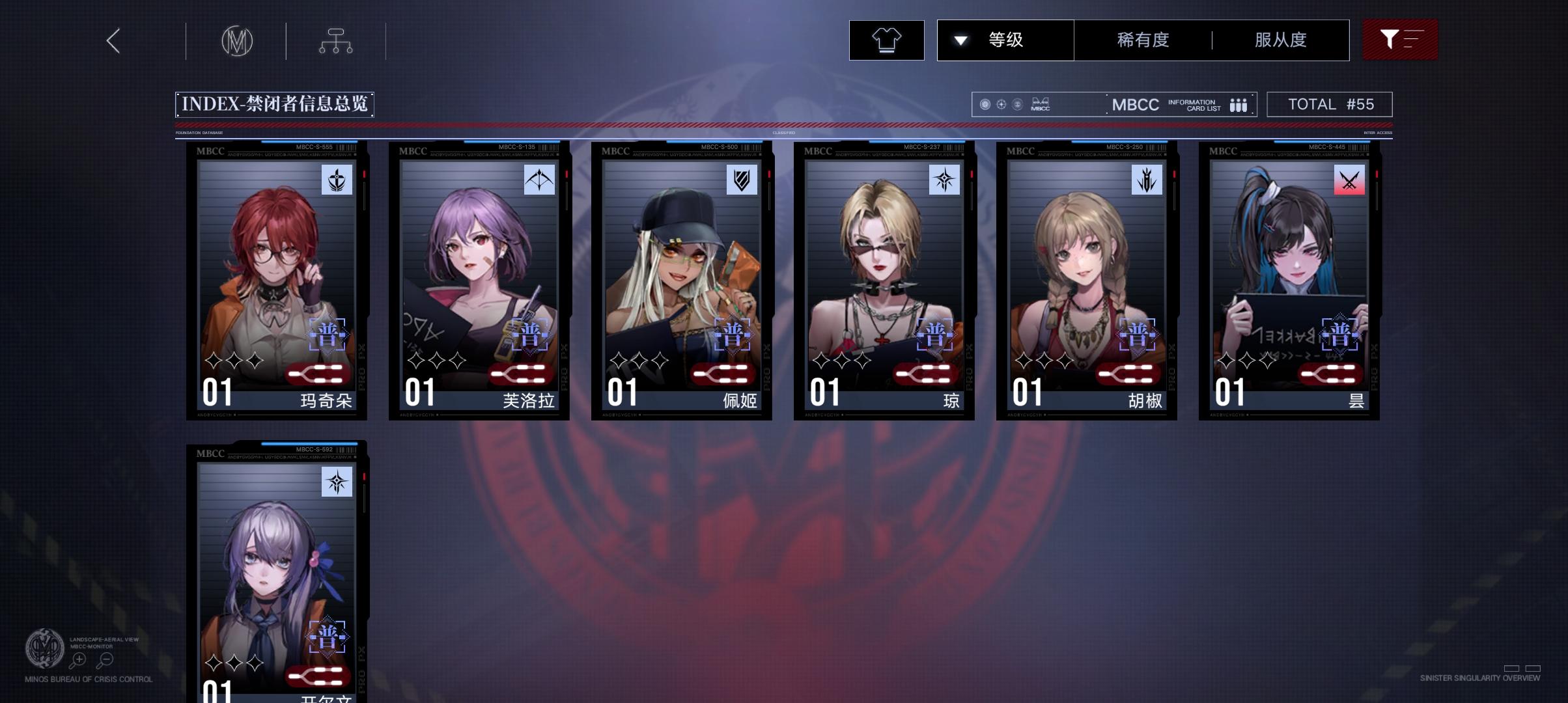Click the three-person icon beside CARD LIST
The image size is (1568, 703).
1238,104
